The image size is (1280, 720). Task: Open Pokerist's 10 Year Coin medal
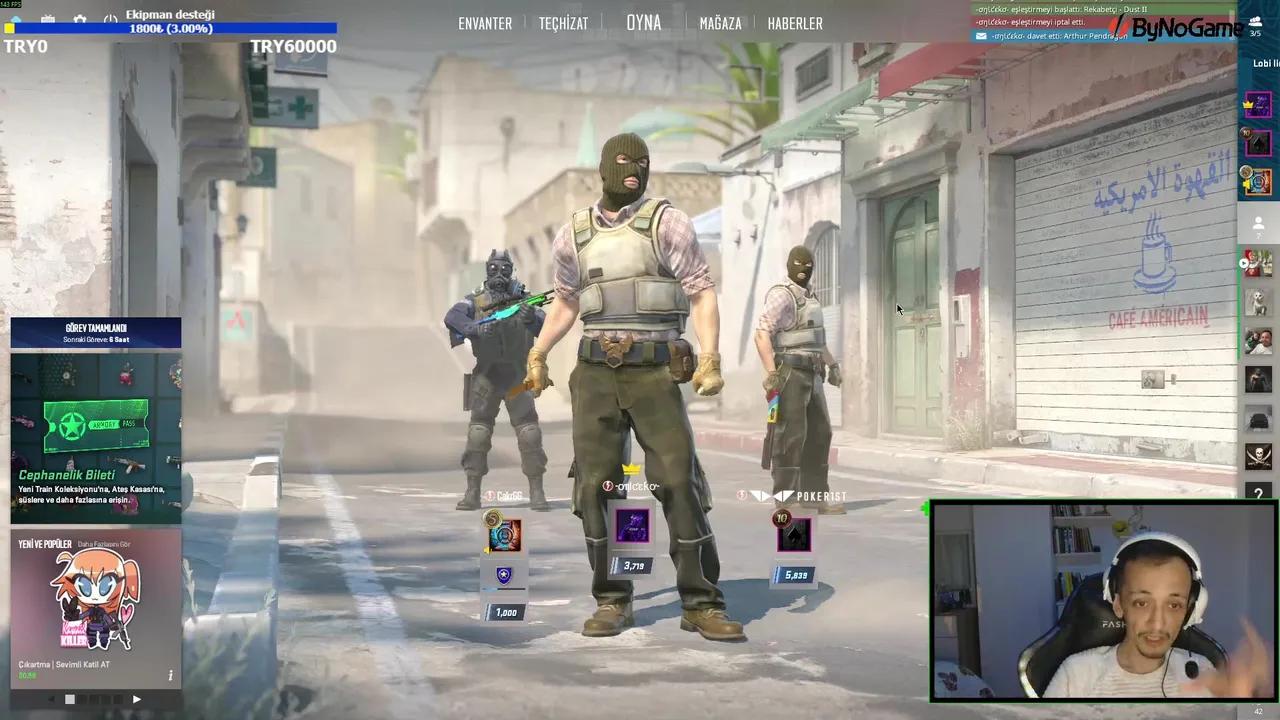[781, 518]
